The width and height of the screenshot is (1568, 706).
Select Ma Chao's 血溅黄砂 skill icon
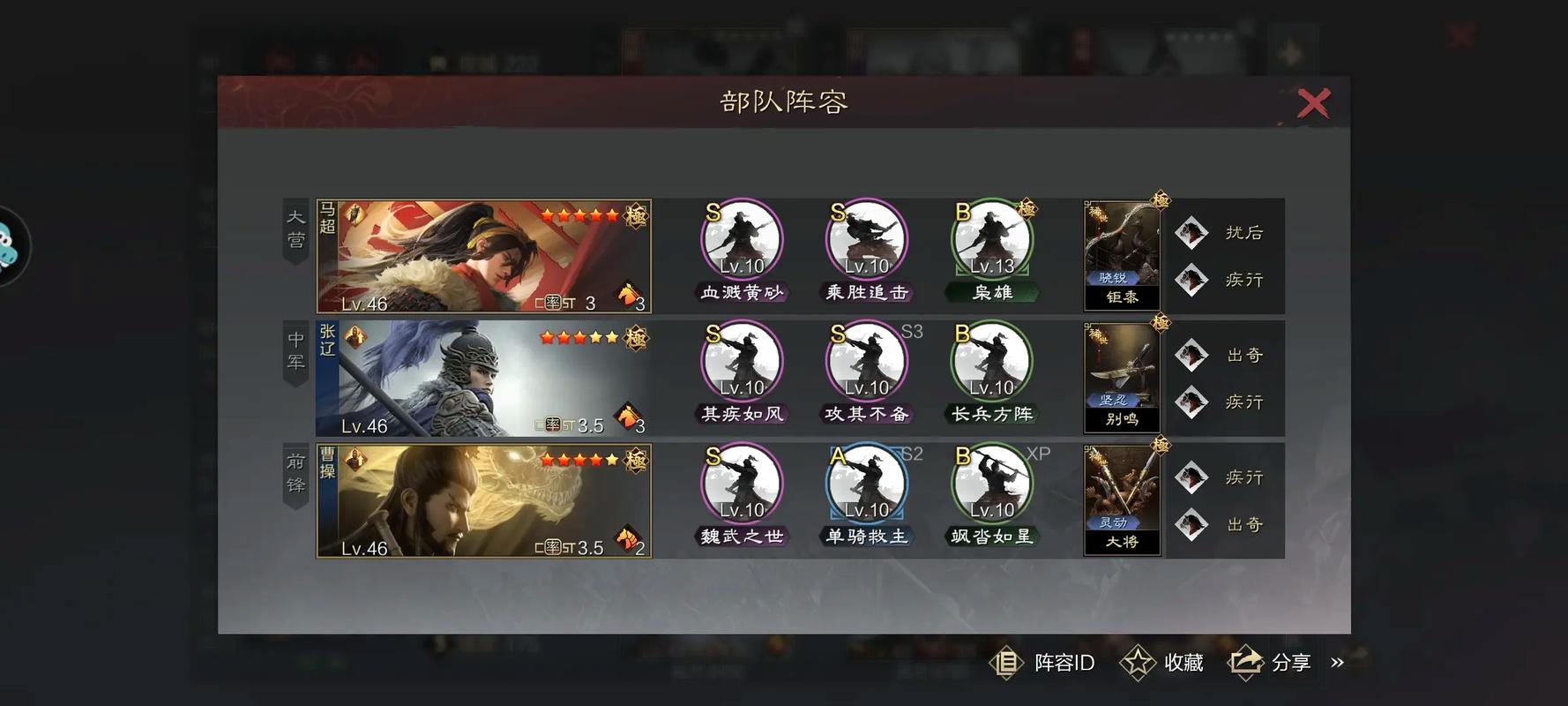[x=741, y=238]
